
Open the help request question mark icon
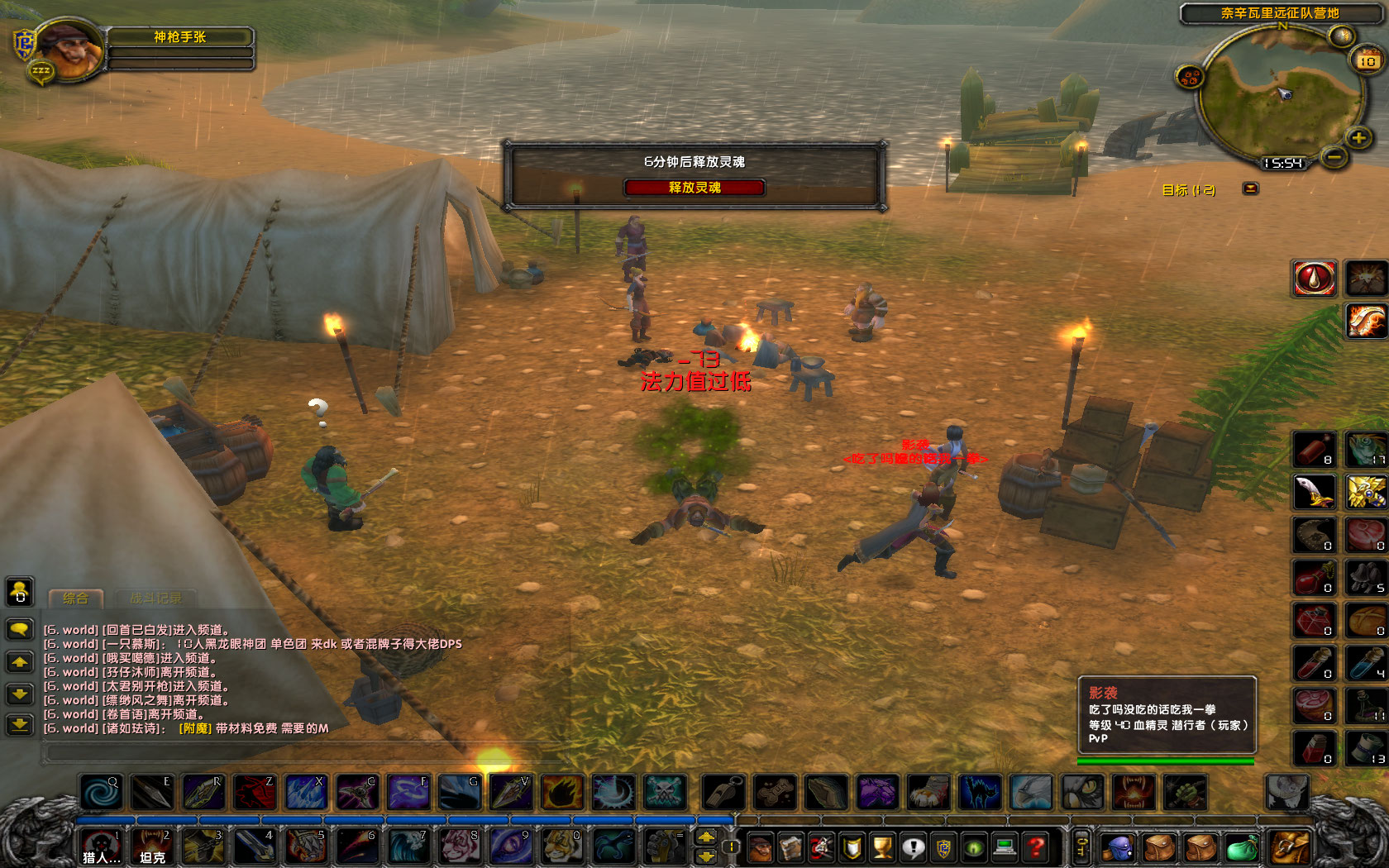pyautogui.click(x=1036, y=846)
